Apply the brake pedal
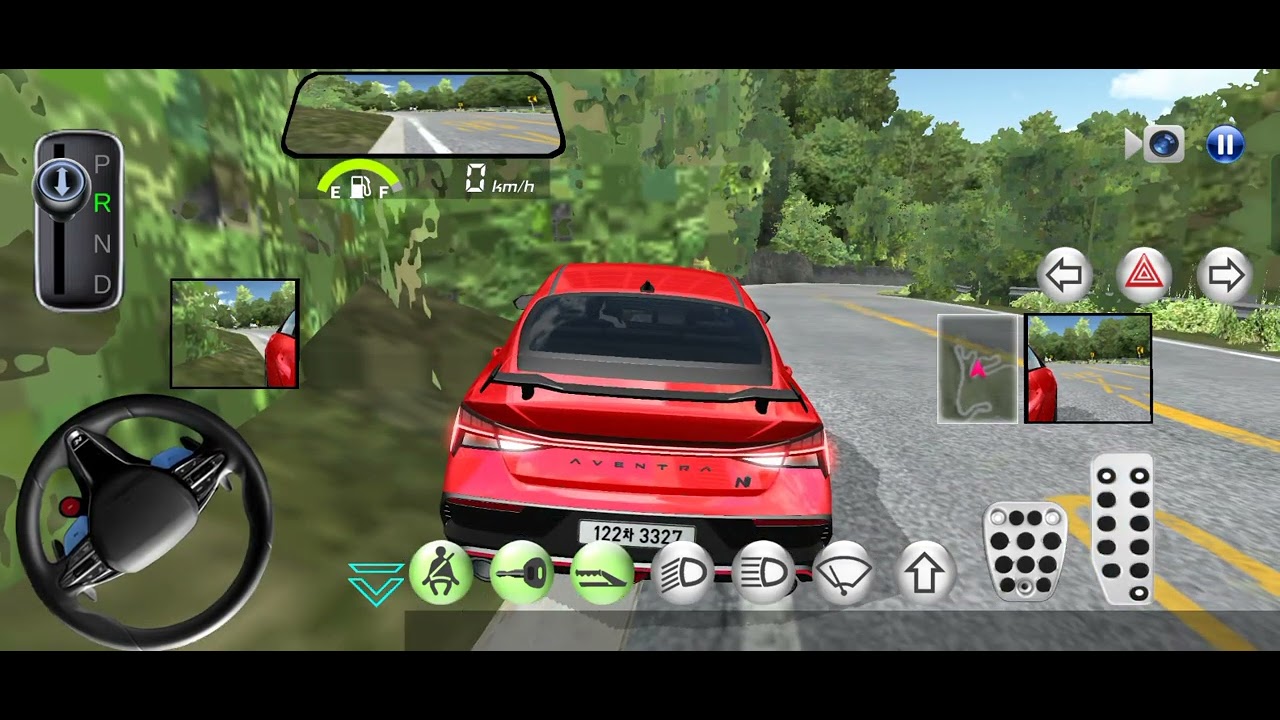Screen dimensions: 1280x720 [x=1025, y=551]
